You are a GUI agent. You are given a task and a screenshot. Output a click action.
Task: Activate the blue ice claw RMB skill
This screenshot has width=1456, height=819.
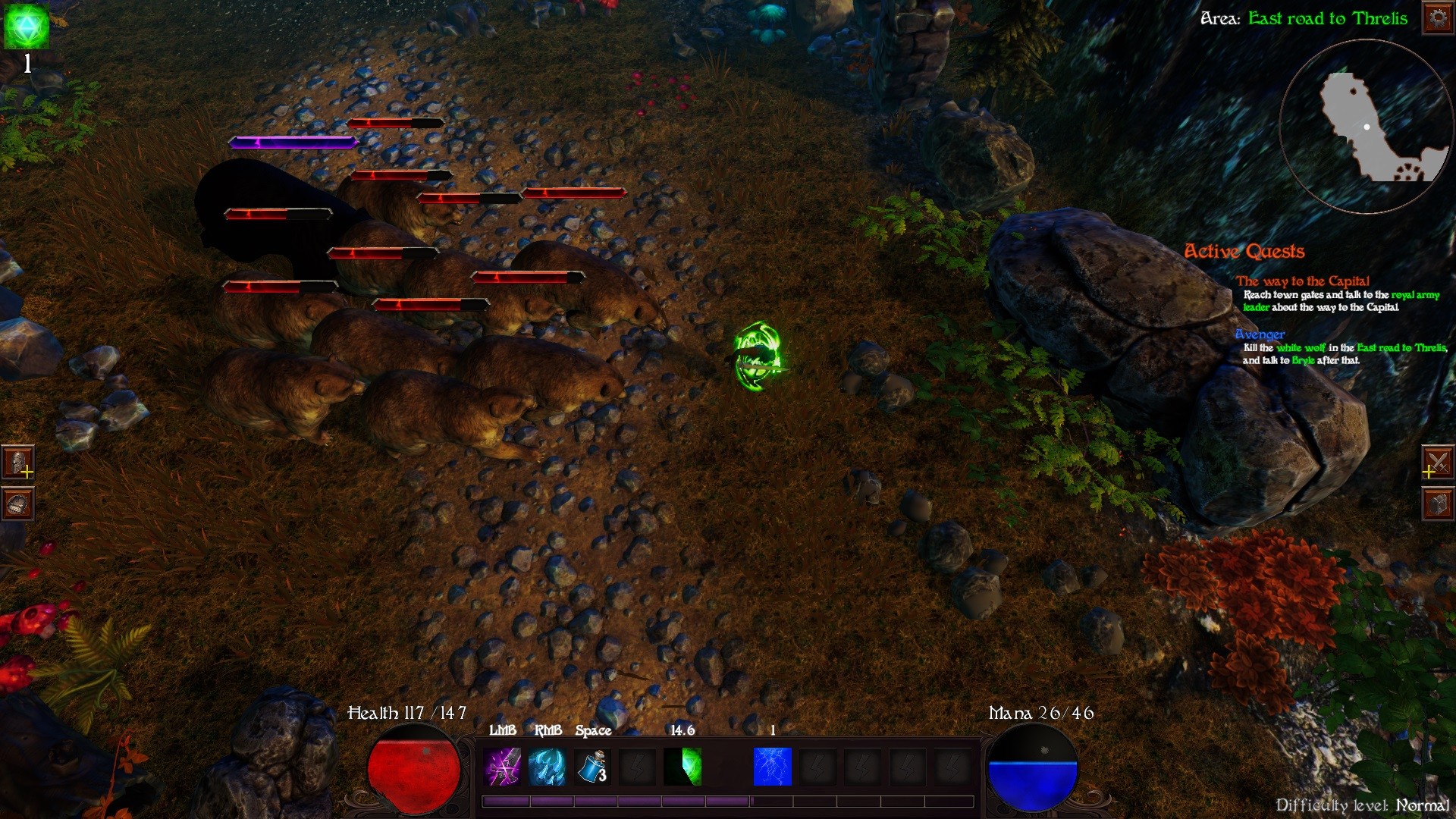coord(547,767)
